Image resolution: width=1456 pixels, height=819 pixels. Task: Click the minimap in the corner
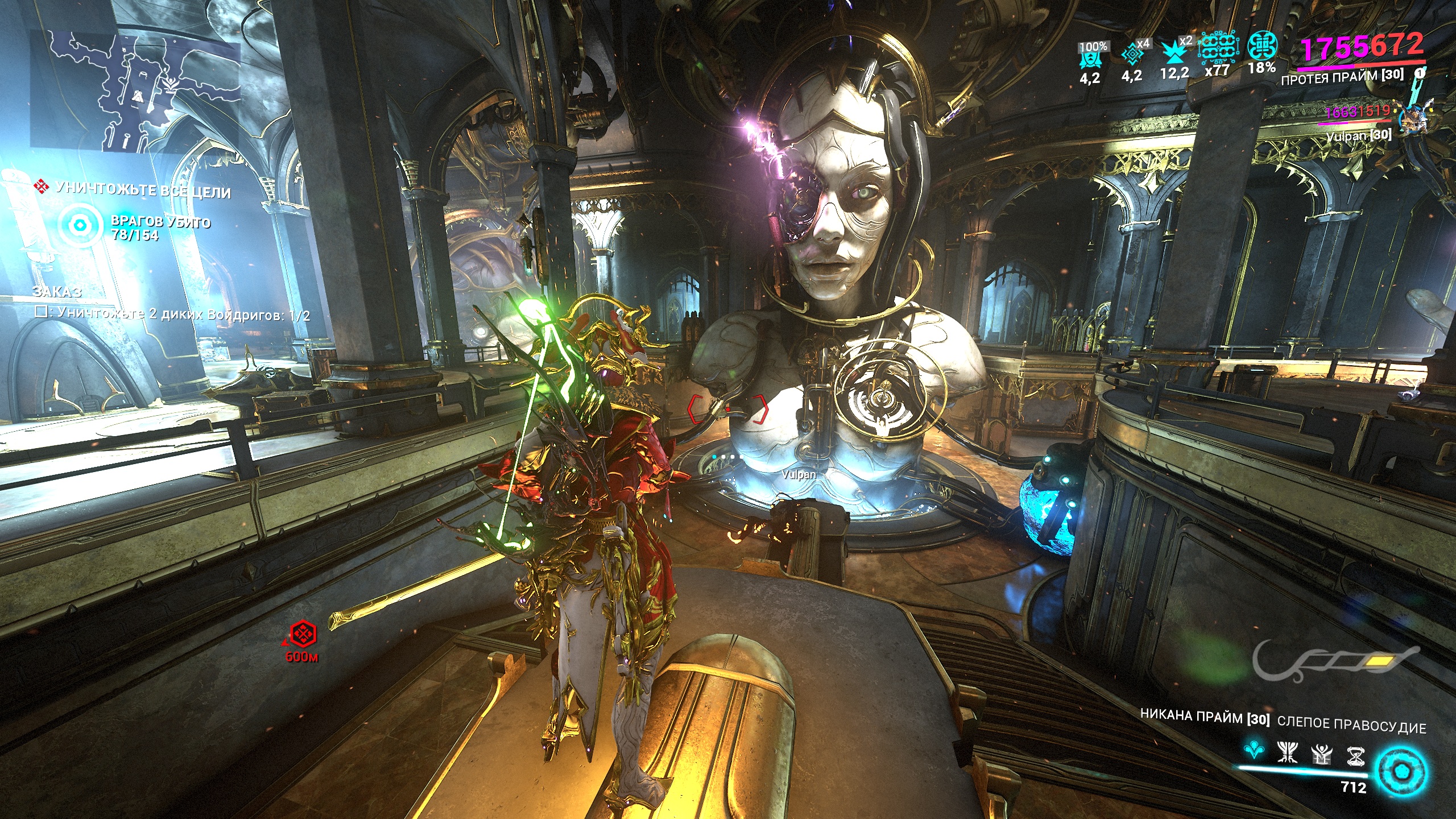[136, 91]
